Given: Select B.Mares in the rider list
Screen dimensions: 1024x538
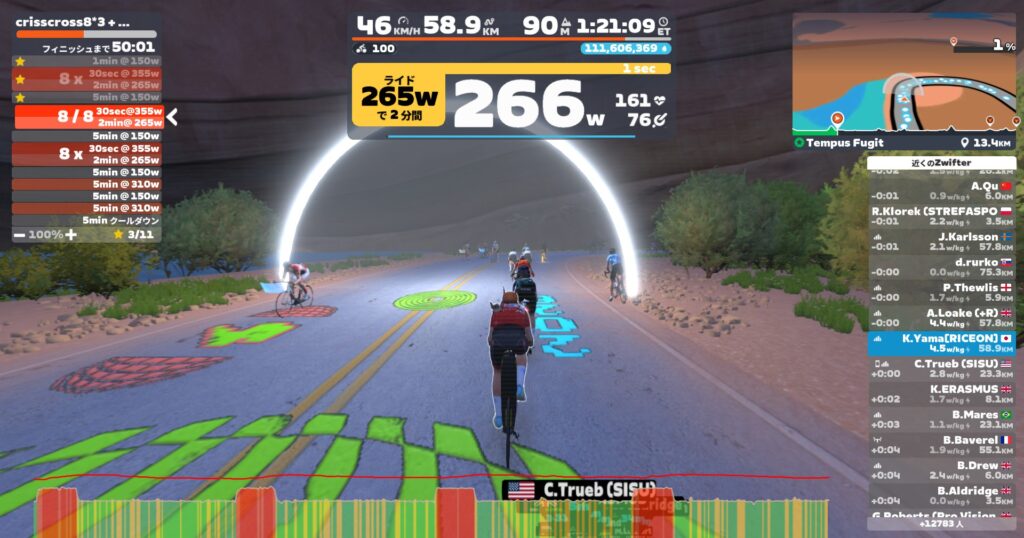Looking at the screenshot, I should [941, 420].
